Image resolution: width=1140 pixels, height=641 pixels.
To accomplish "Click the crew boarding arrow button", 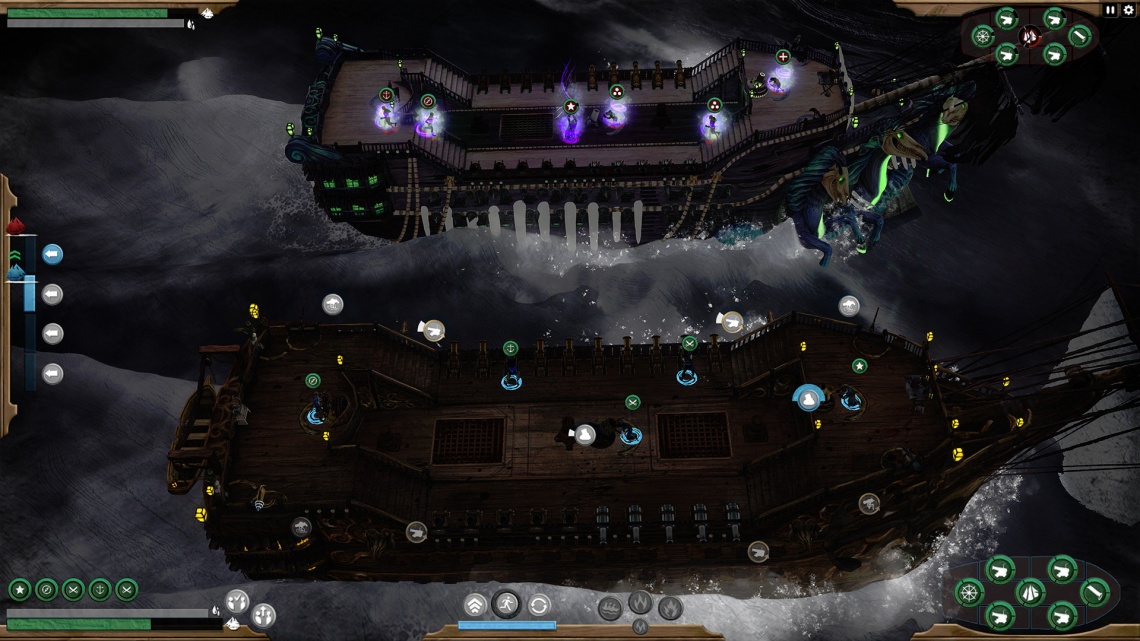I will pos(263,614).
